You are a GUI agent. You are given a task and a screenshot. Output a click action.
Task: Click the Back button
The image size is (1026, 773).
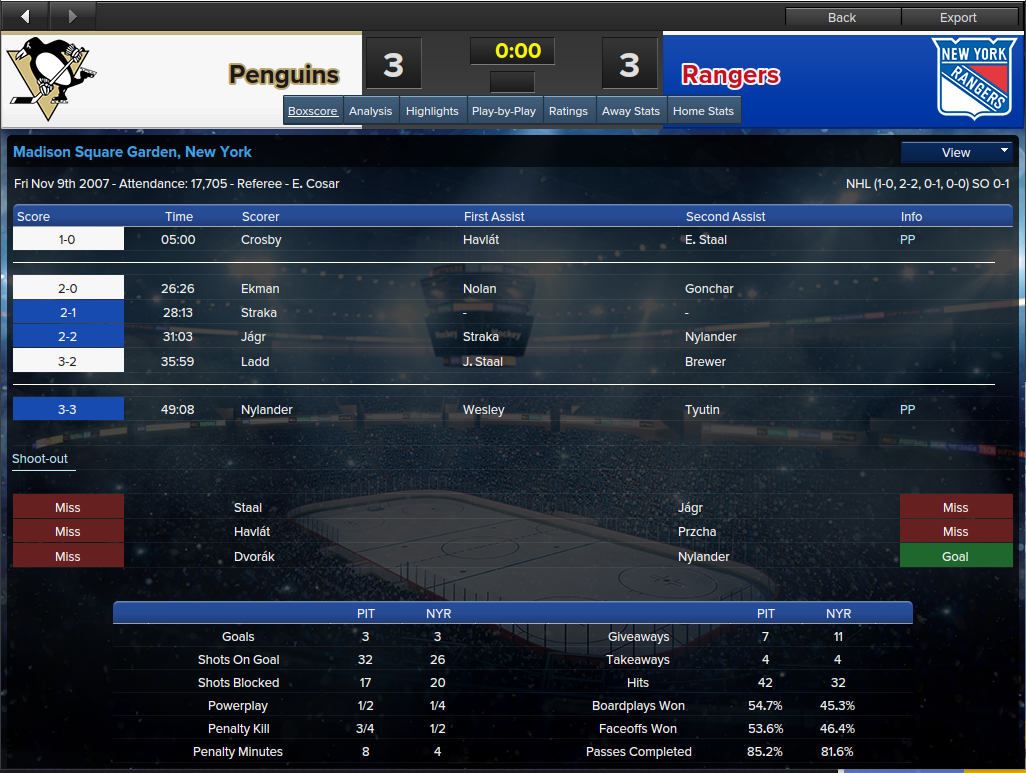coord(842,17)
